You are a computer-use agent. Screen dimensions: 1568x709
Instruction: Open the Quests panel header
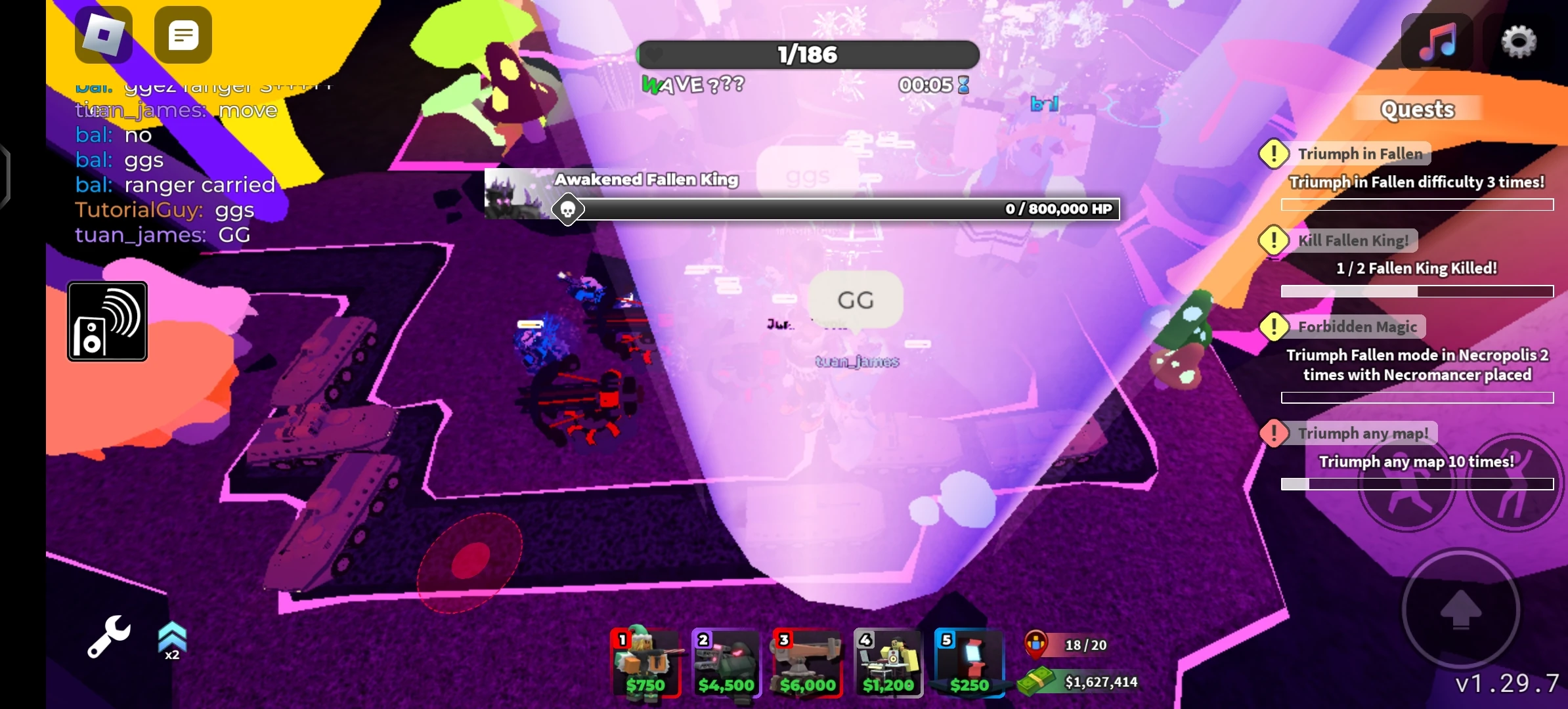point(1418,109)
